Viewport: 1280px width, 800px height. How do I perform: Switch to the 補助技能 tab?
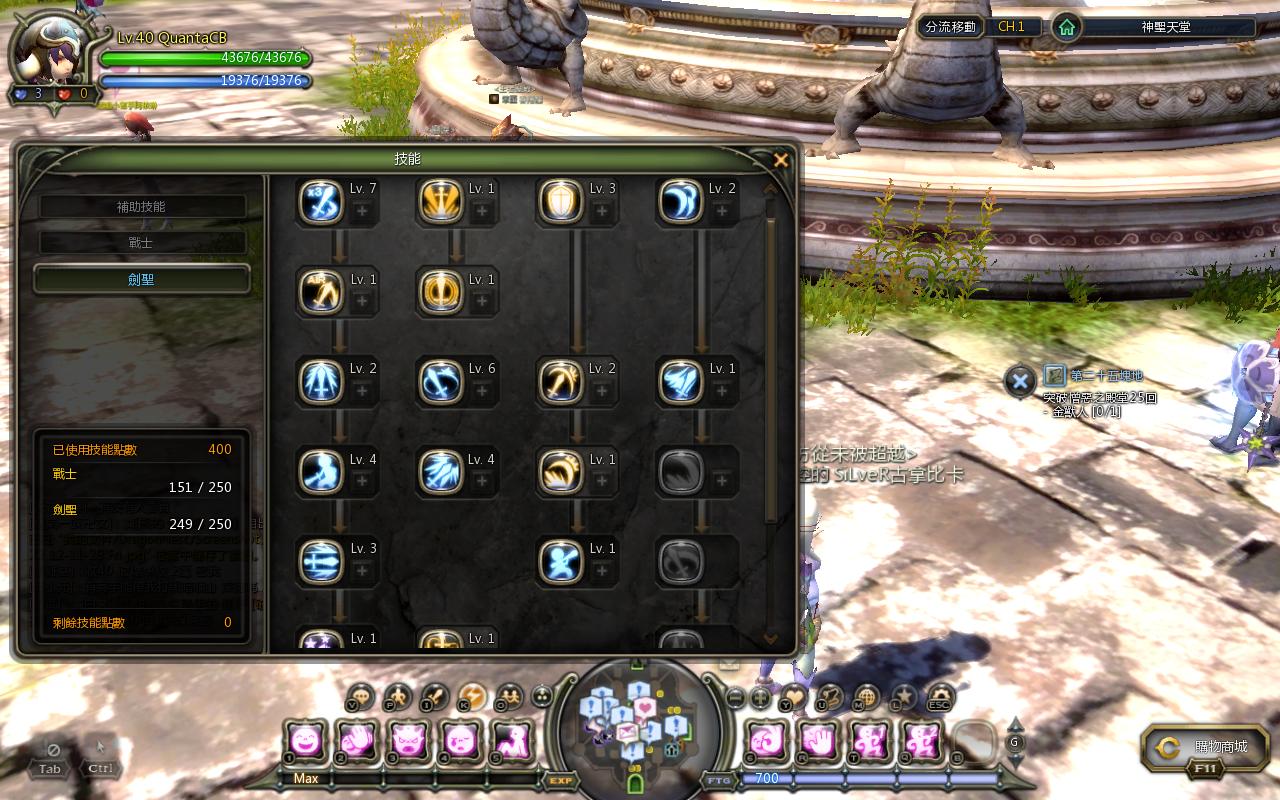(141, 207)
